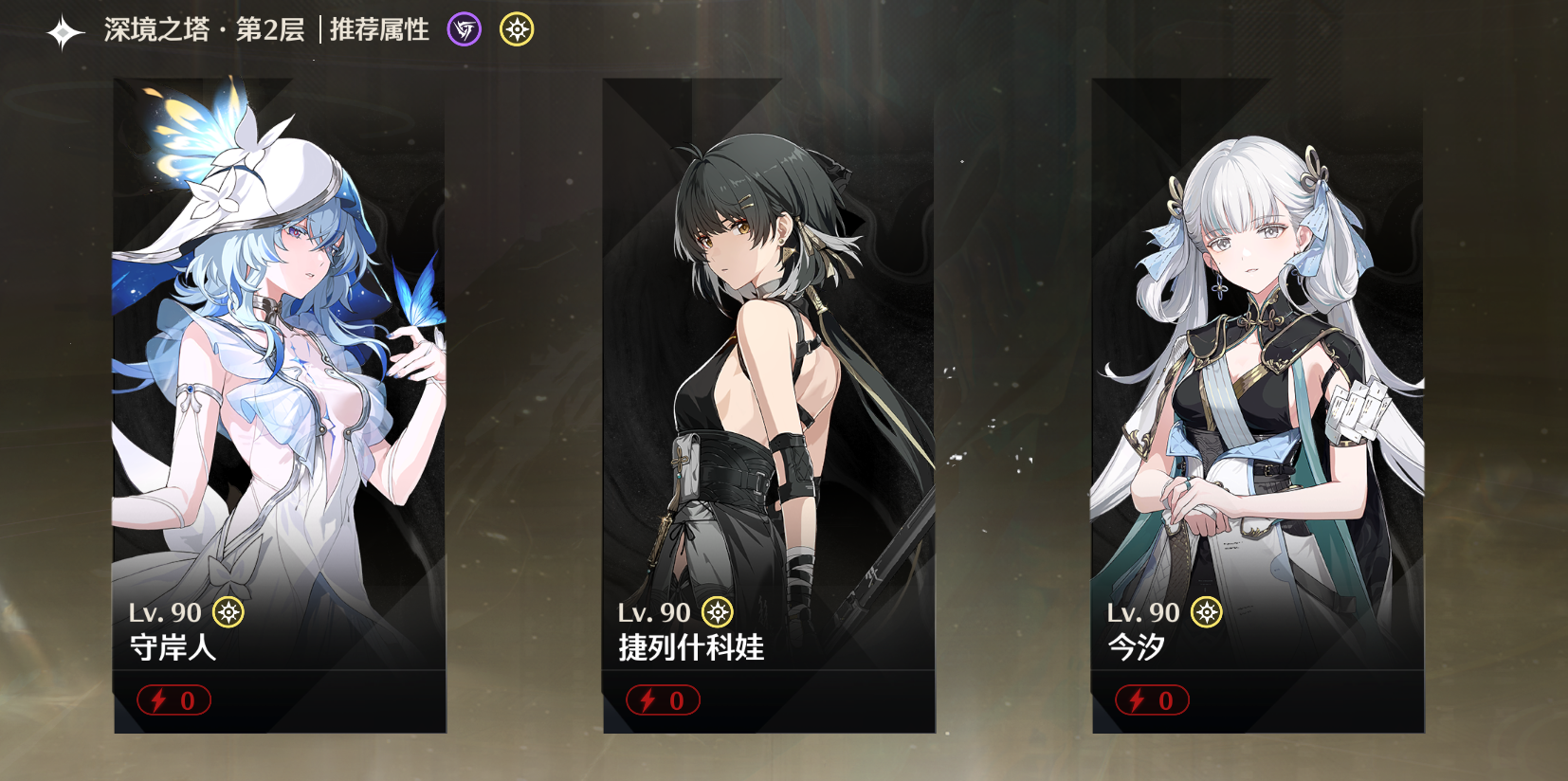
Task: Pick the 今汐 character card
Action: (1257, 405)
